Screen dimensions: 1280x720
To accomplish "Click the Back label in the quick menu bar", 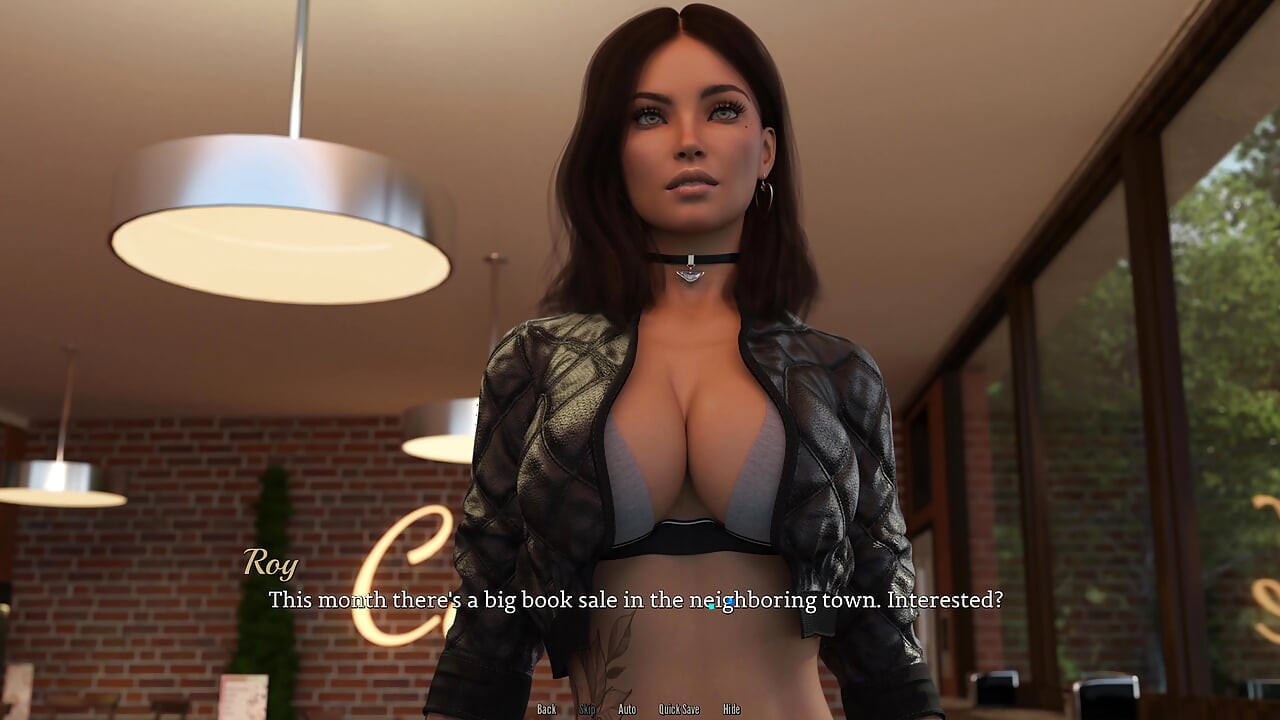I will [x=547, y=708].
